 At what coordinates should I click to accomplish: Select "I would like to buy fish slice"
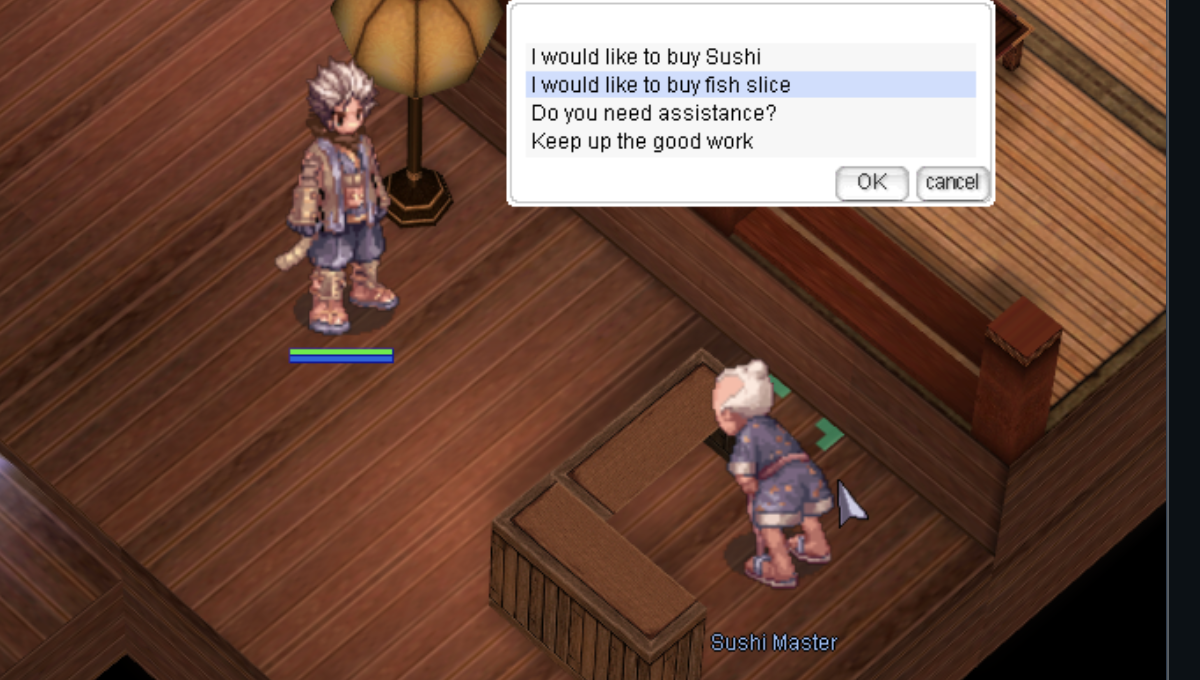click(x=660, y=85)
